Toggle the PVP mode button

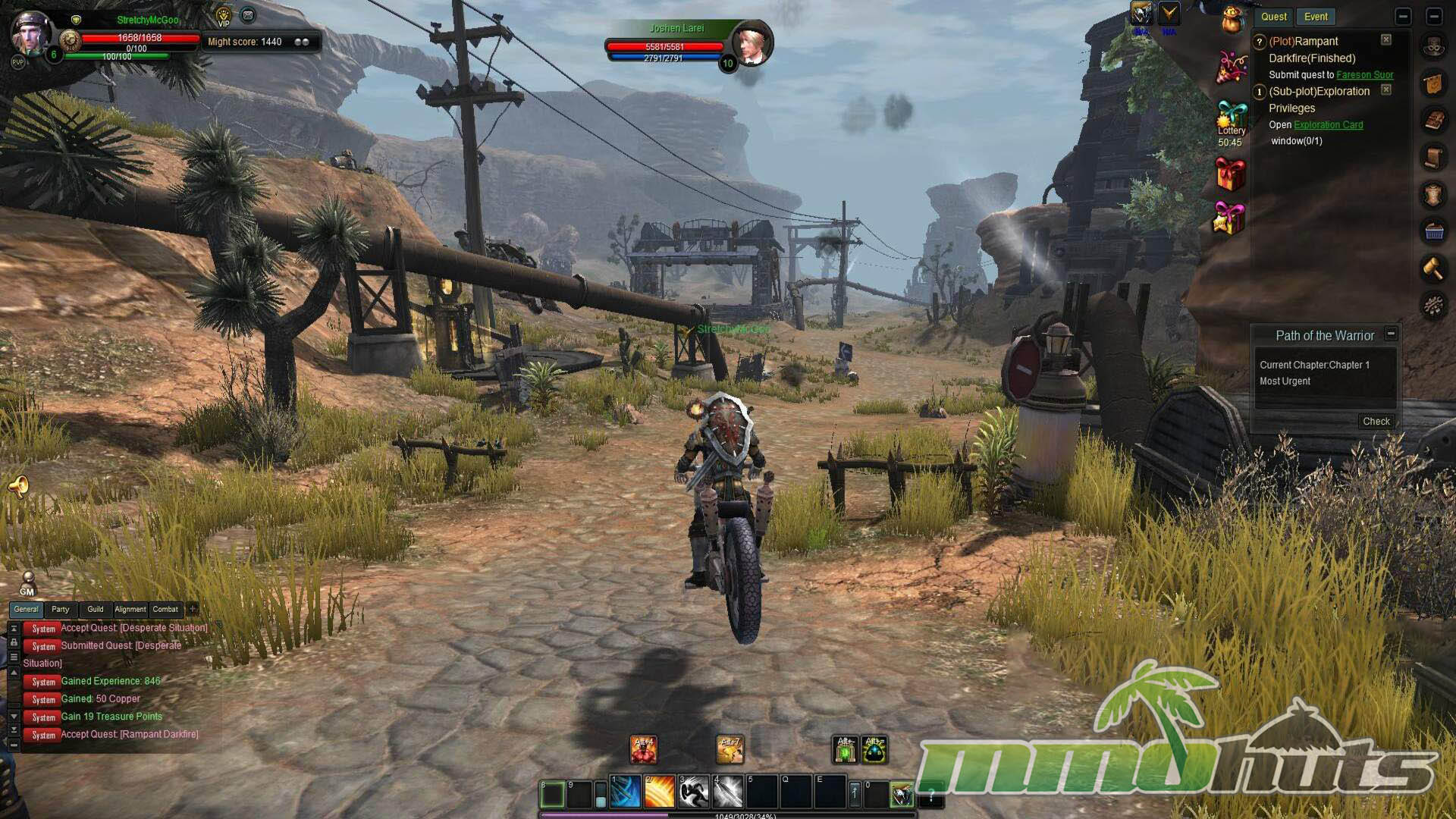tap(17, 62)
